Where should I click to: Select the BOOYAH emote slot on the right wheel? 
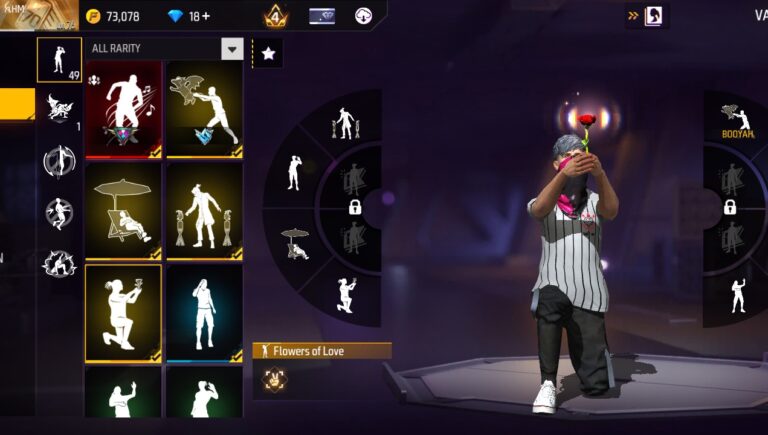click(x=738, y=121)
